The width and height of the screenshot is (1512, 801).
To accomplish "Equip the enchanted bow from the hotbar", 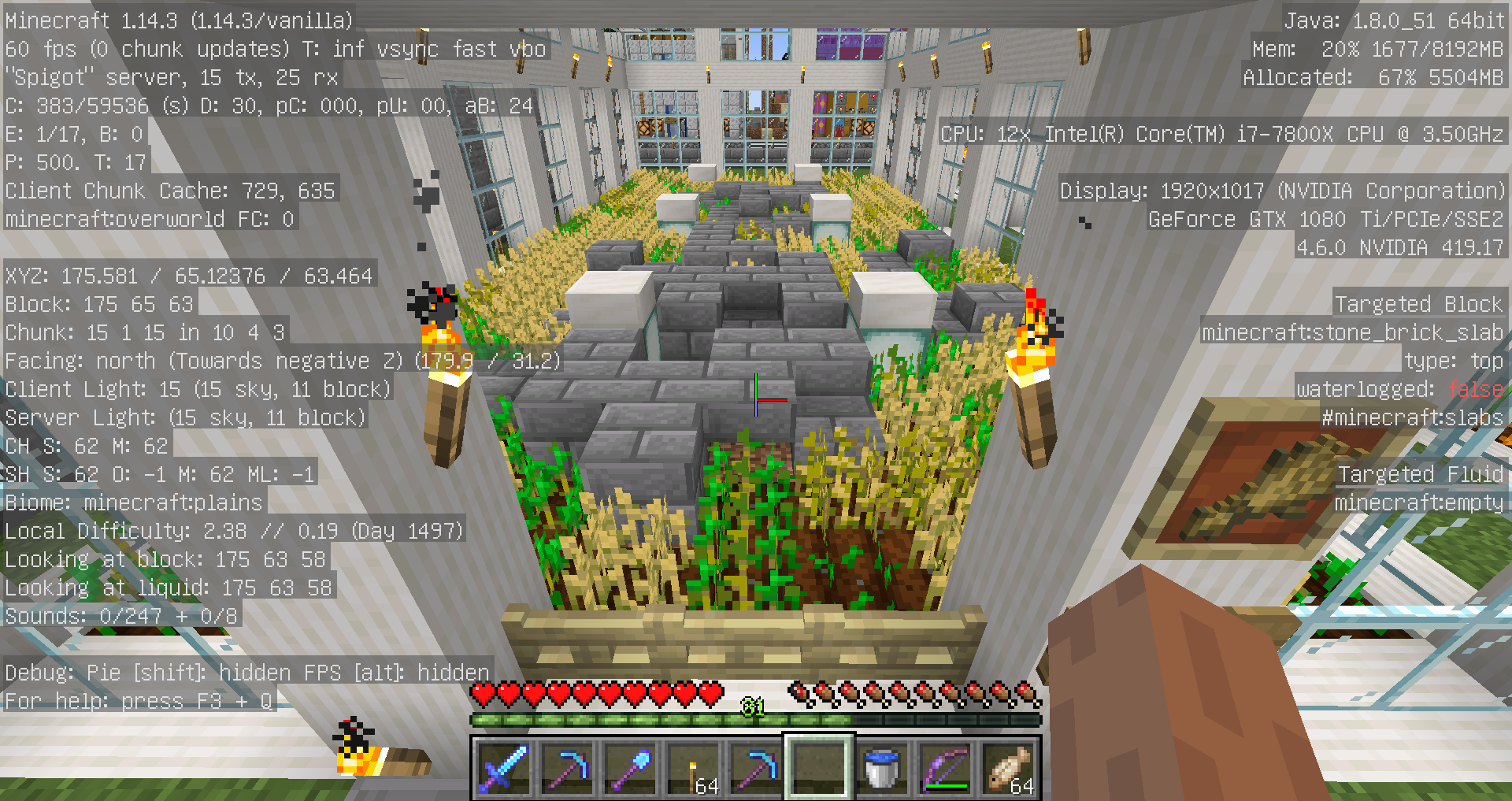I will [944, 767].
